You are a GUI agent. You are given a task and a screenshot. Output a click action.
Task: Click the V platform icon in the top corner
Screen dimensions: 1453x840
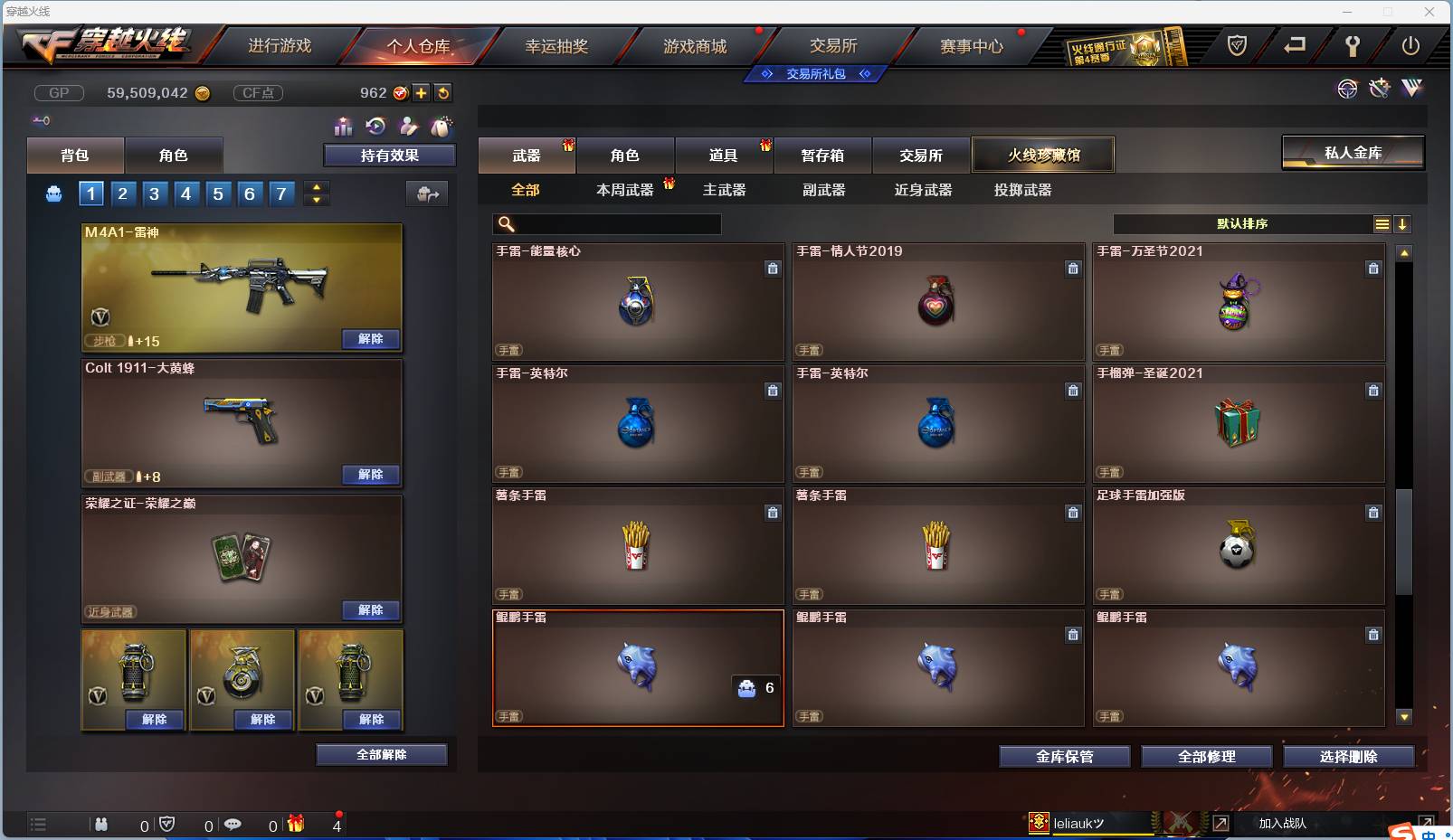tap(1411, 88)
